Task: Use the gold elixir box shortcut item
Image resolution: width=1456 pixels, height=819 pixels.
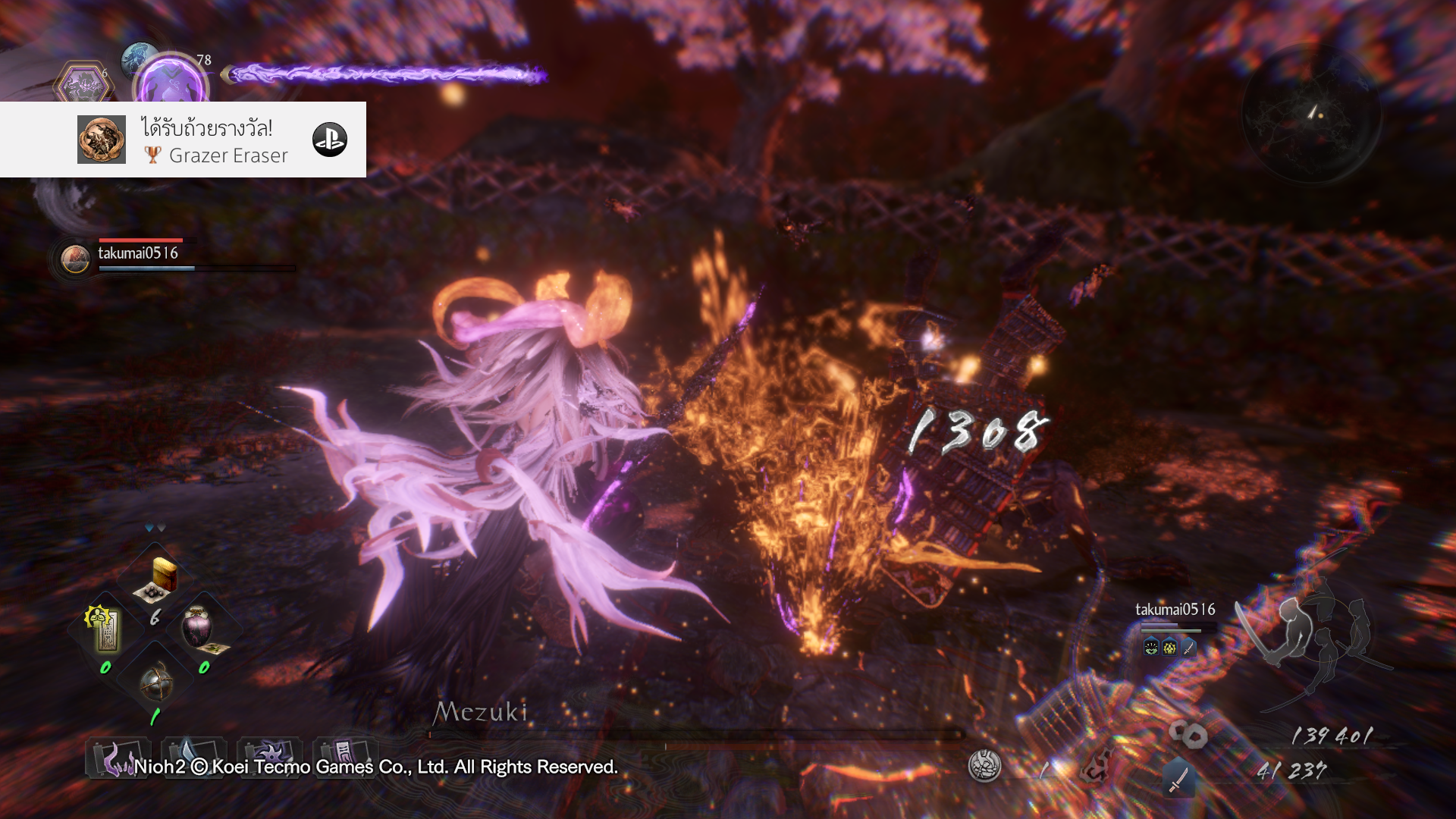Action: click(x=158, y=579)
